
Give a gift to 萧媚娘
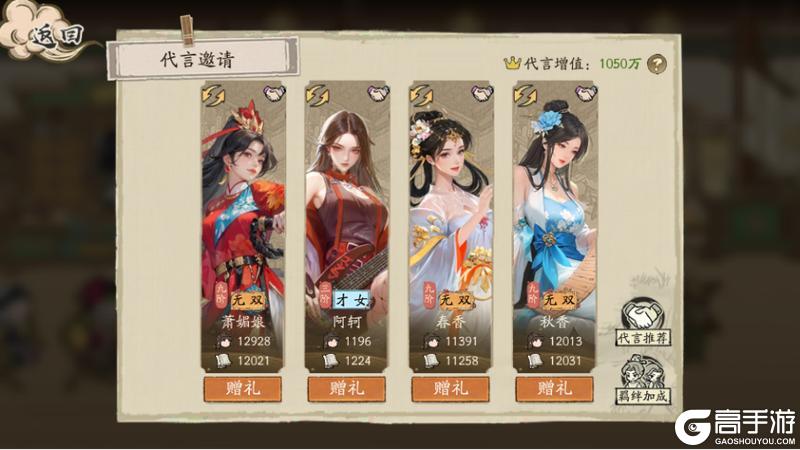pyautogui.click(x=243, y=387)
